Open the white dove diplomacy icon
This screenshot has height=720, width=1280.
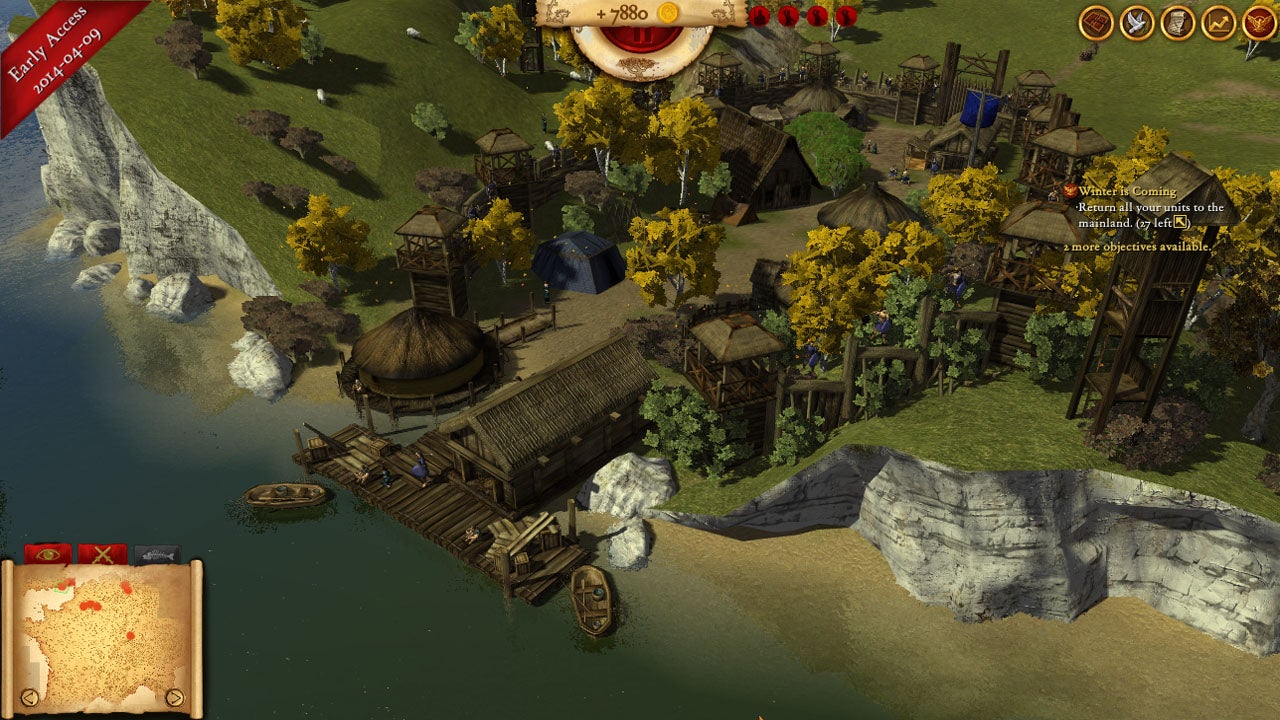(x=1137, y=23)
